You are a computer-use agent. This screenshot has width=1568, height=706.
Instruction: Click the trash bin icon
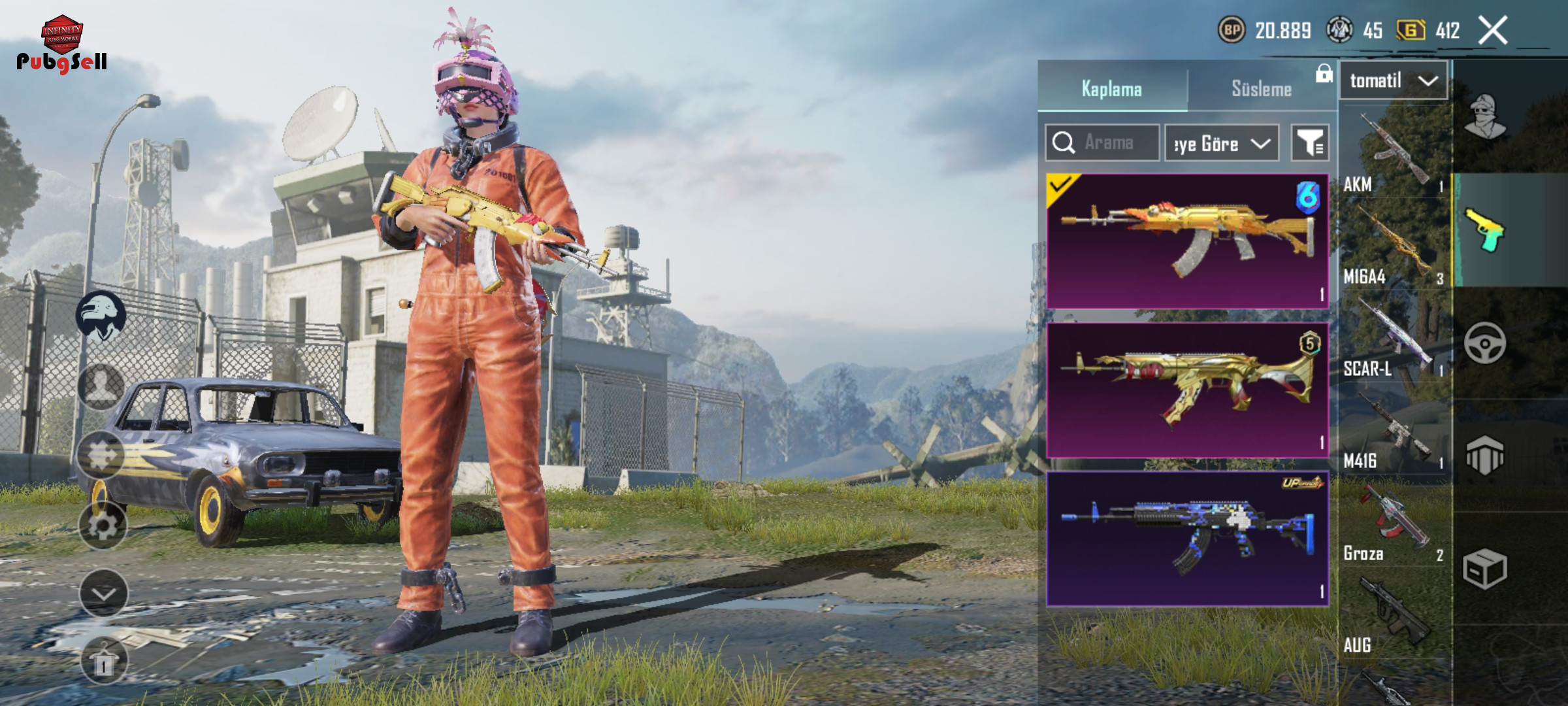click(x=104, y=660)
